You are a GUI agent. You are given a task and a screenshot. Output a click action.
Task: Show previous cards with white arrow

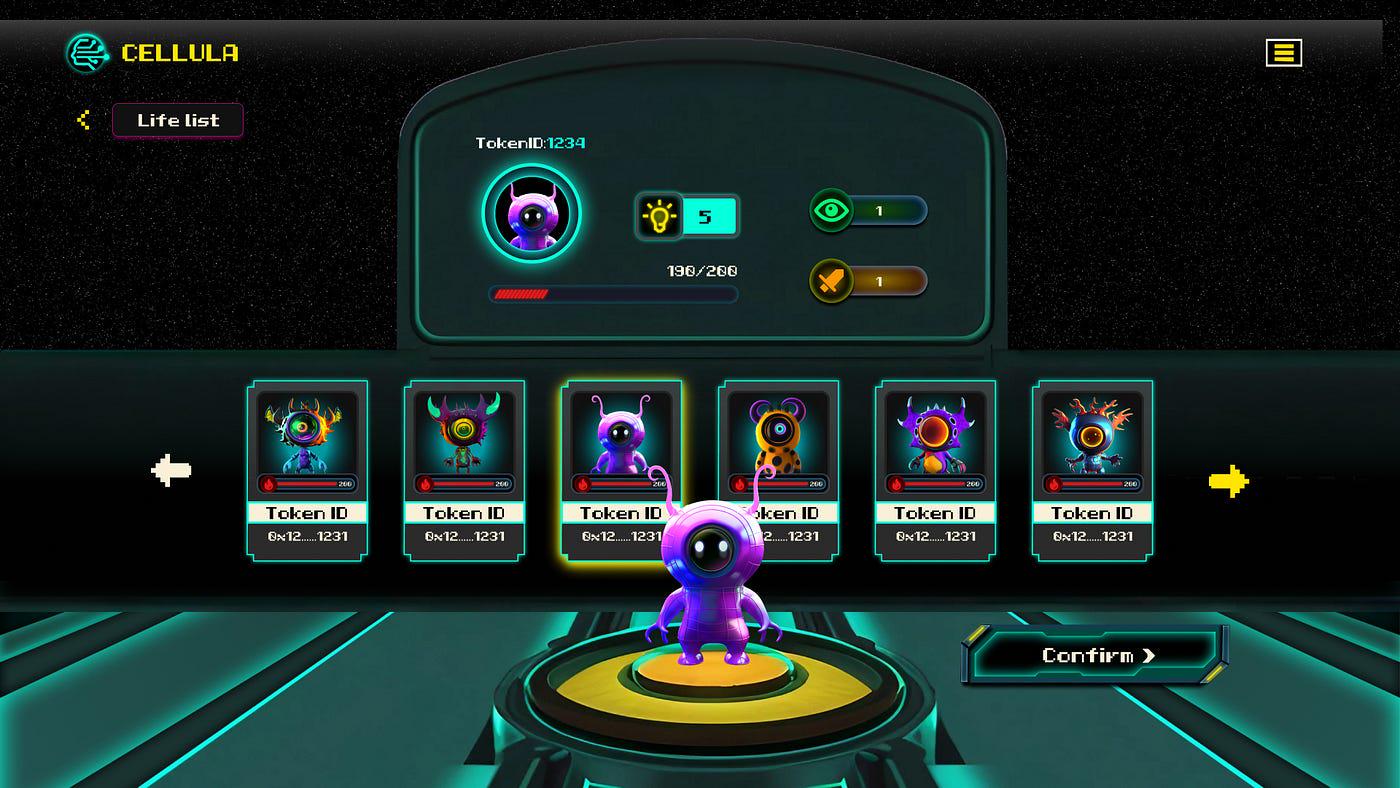point(171,470)
